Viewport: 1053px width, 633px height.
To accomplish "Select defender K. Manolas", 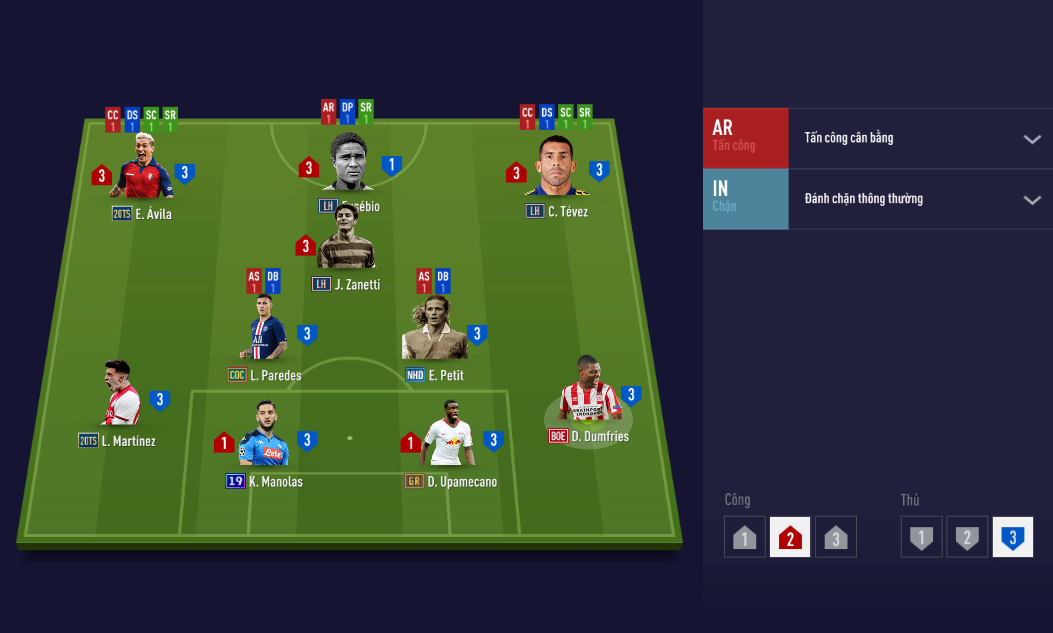I will 264,437.
